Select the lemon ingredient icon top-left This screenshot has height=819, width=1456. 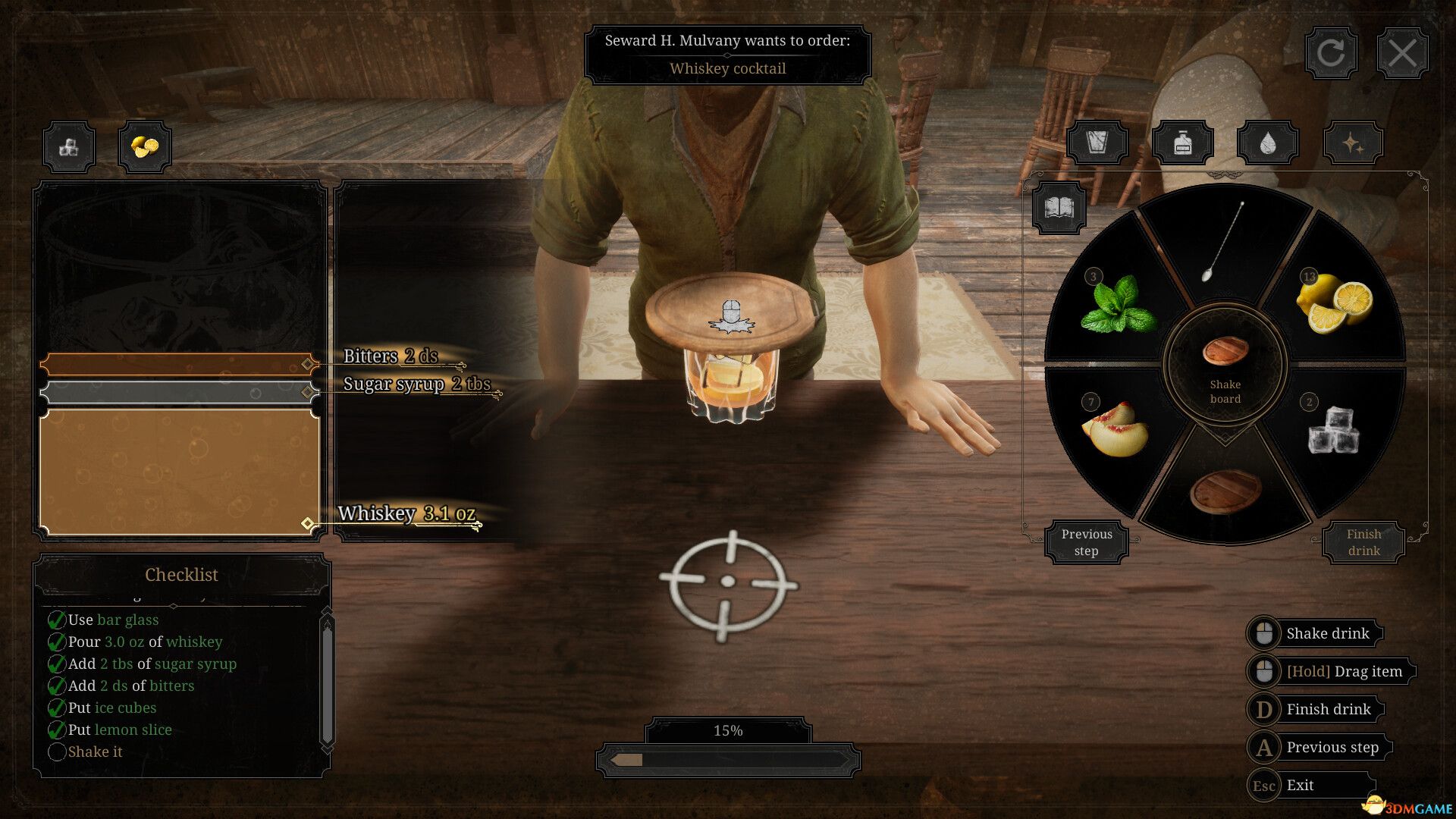[144, 146]
